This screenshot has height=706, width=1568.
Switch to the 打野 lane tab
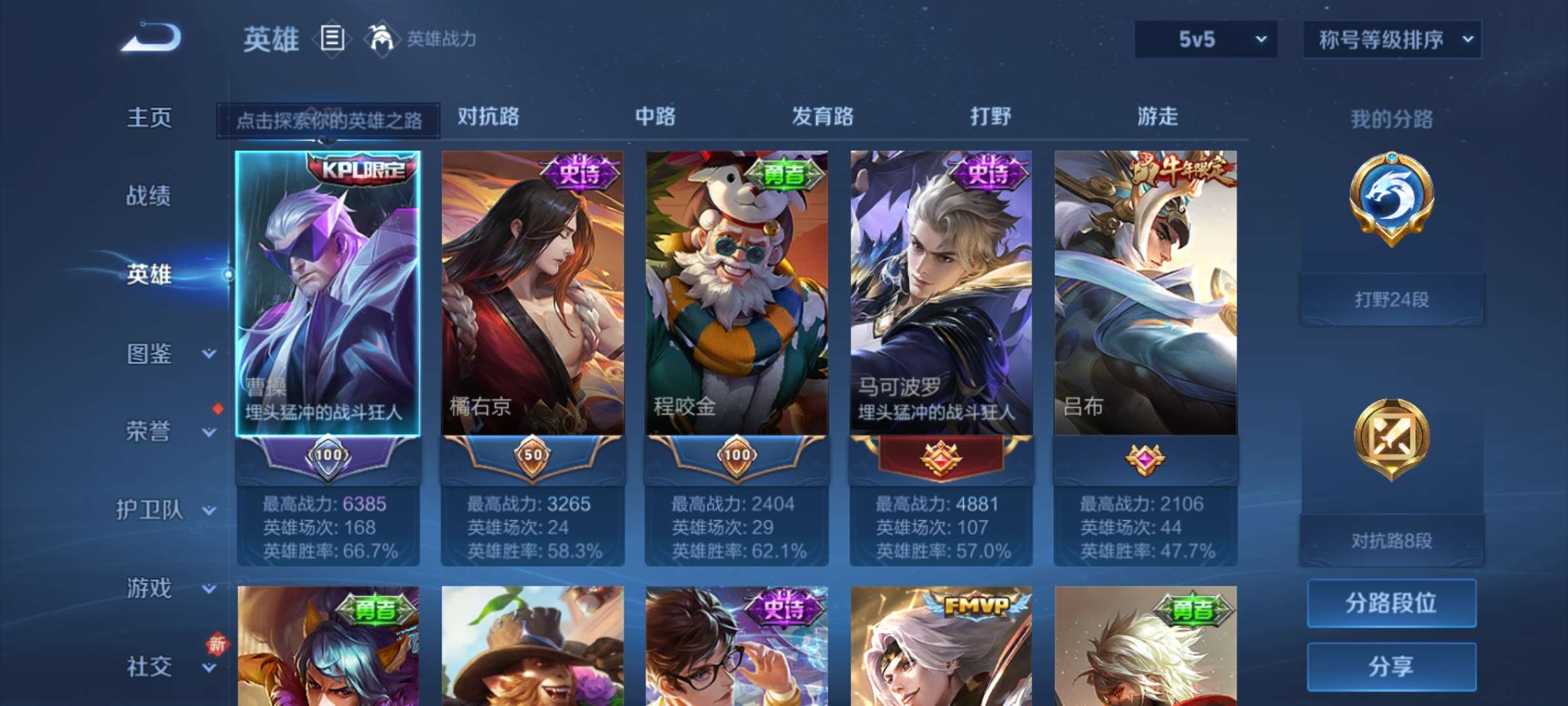[x=990, y=116]
